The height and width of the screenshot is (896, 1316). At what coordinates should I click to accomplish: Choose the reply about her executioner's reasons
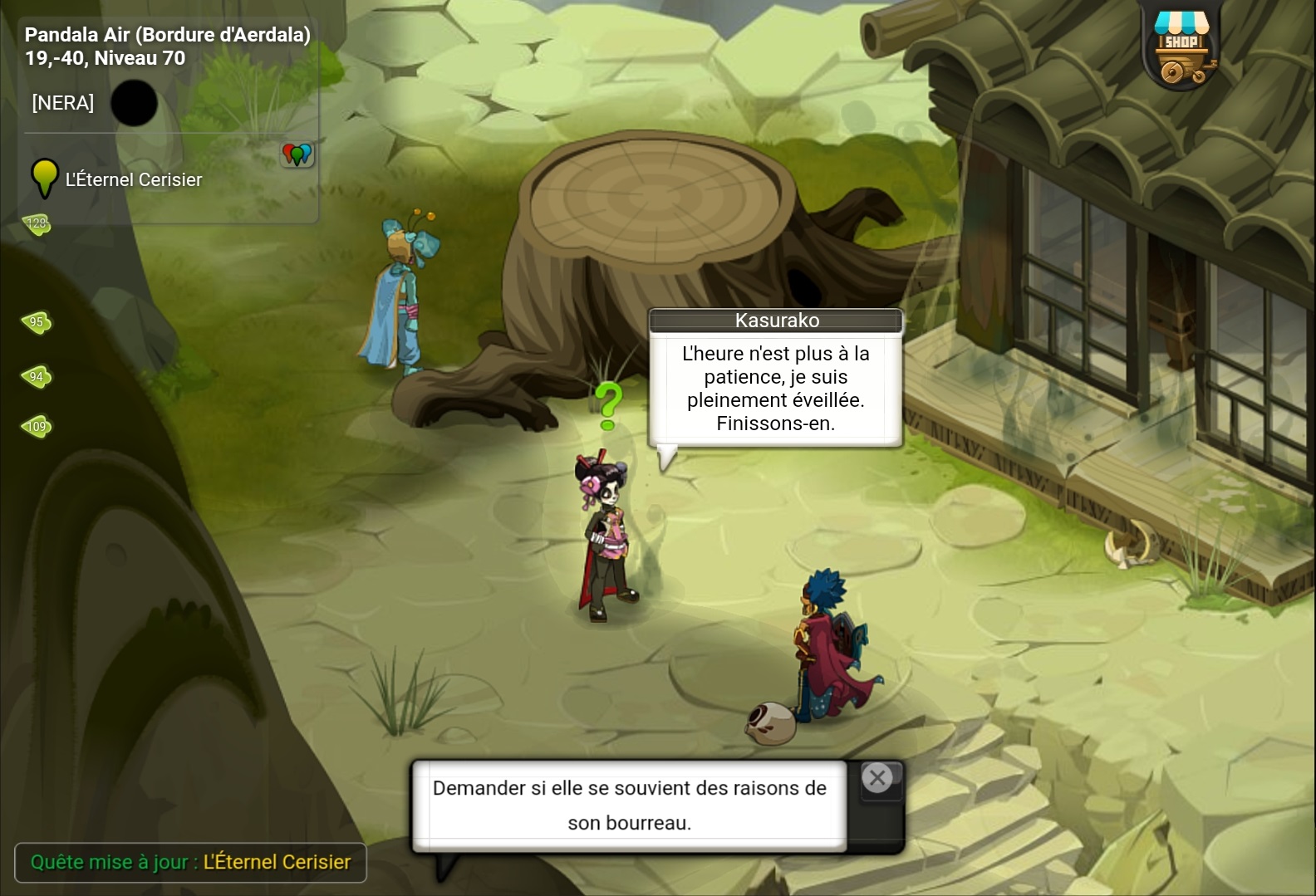(x=629, y=805)
